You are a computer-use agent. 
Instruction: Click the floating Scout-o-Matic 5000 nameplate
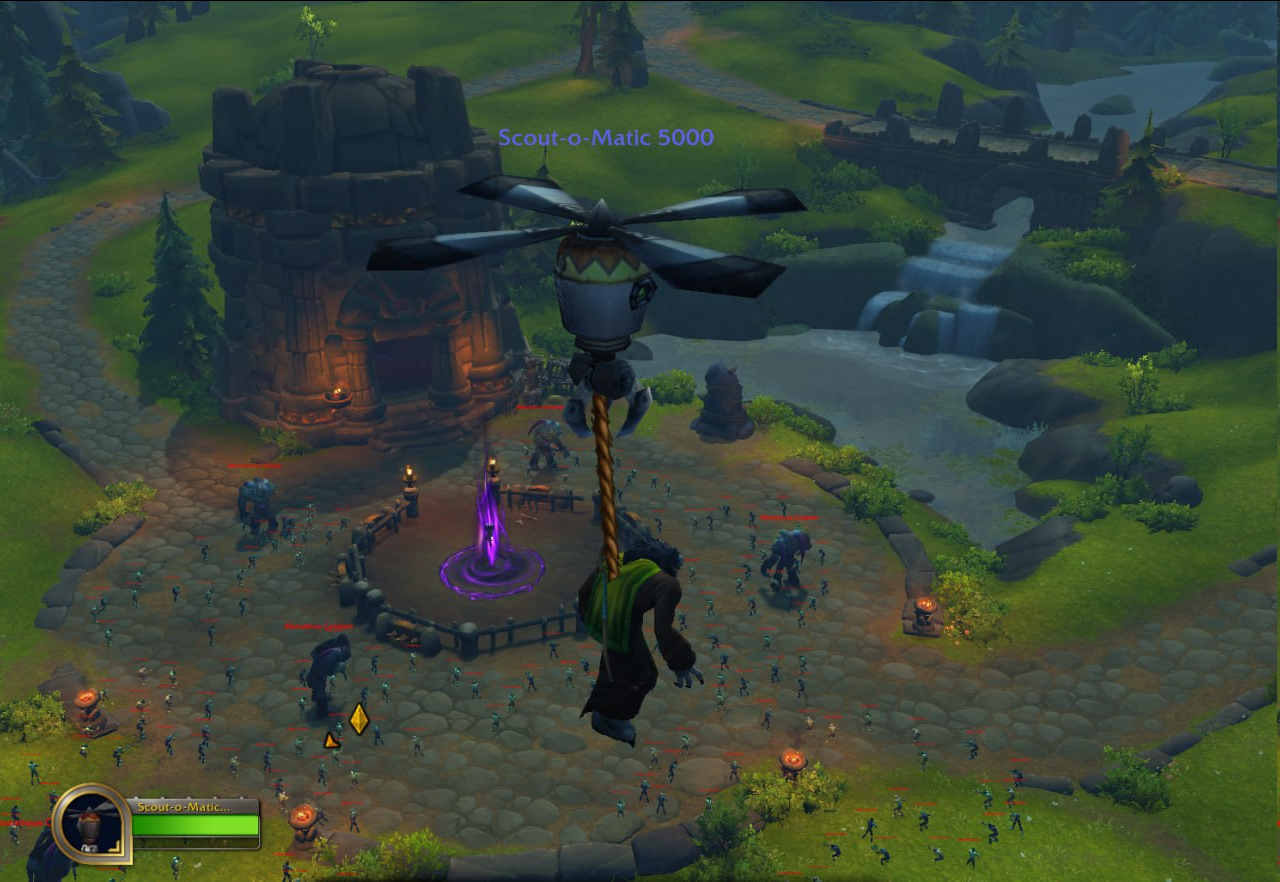pos(606,137)
